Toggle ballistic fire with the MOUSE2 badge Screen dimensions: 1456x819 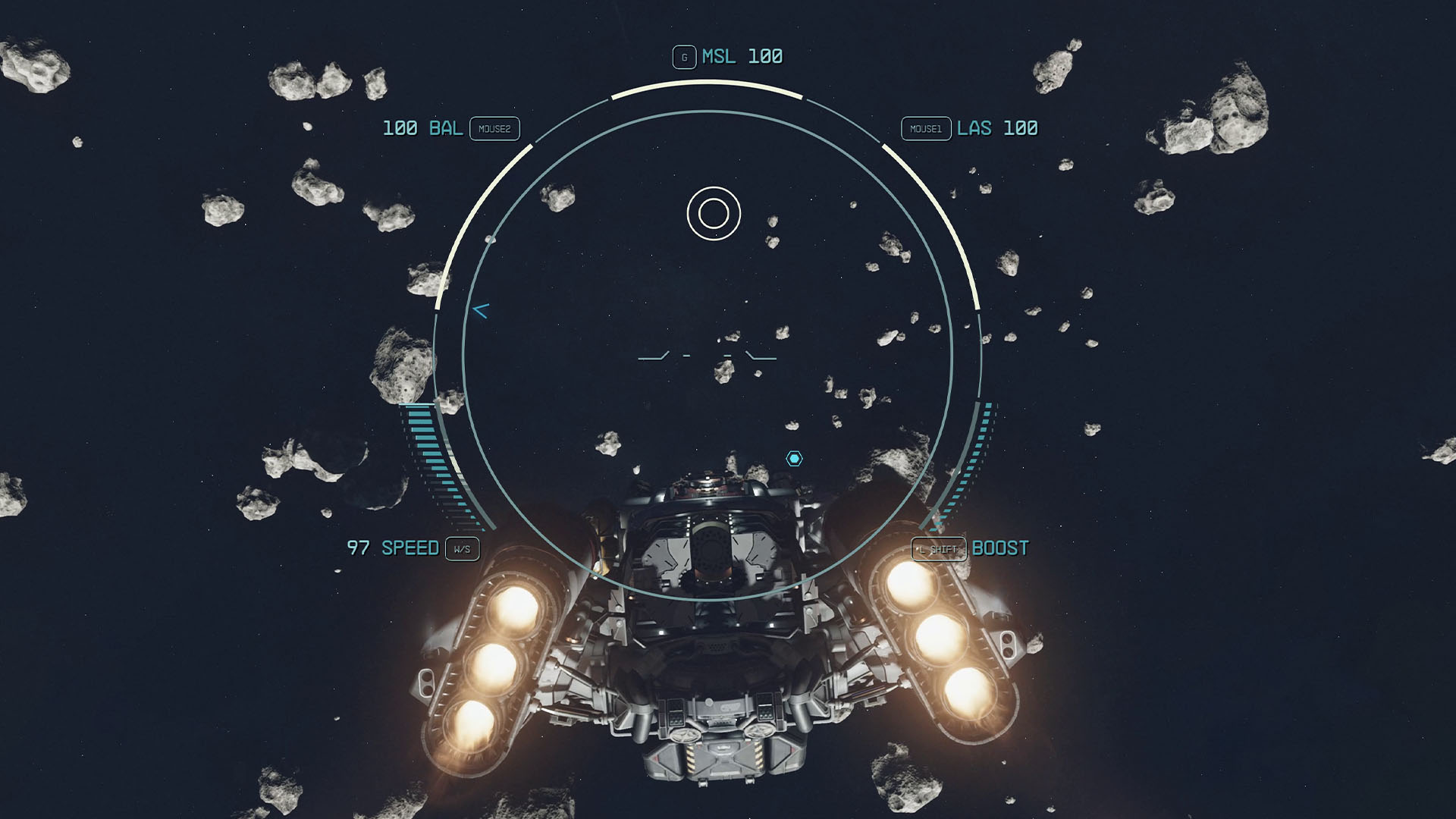tap(495, 129)
